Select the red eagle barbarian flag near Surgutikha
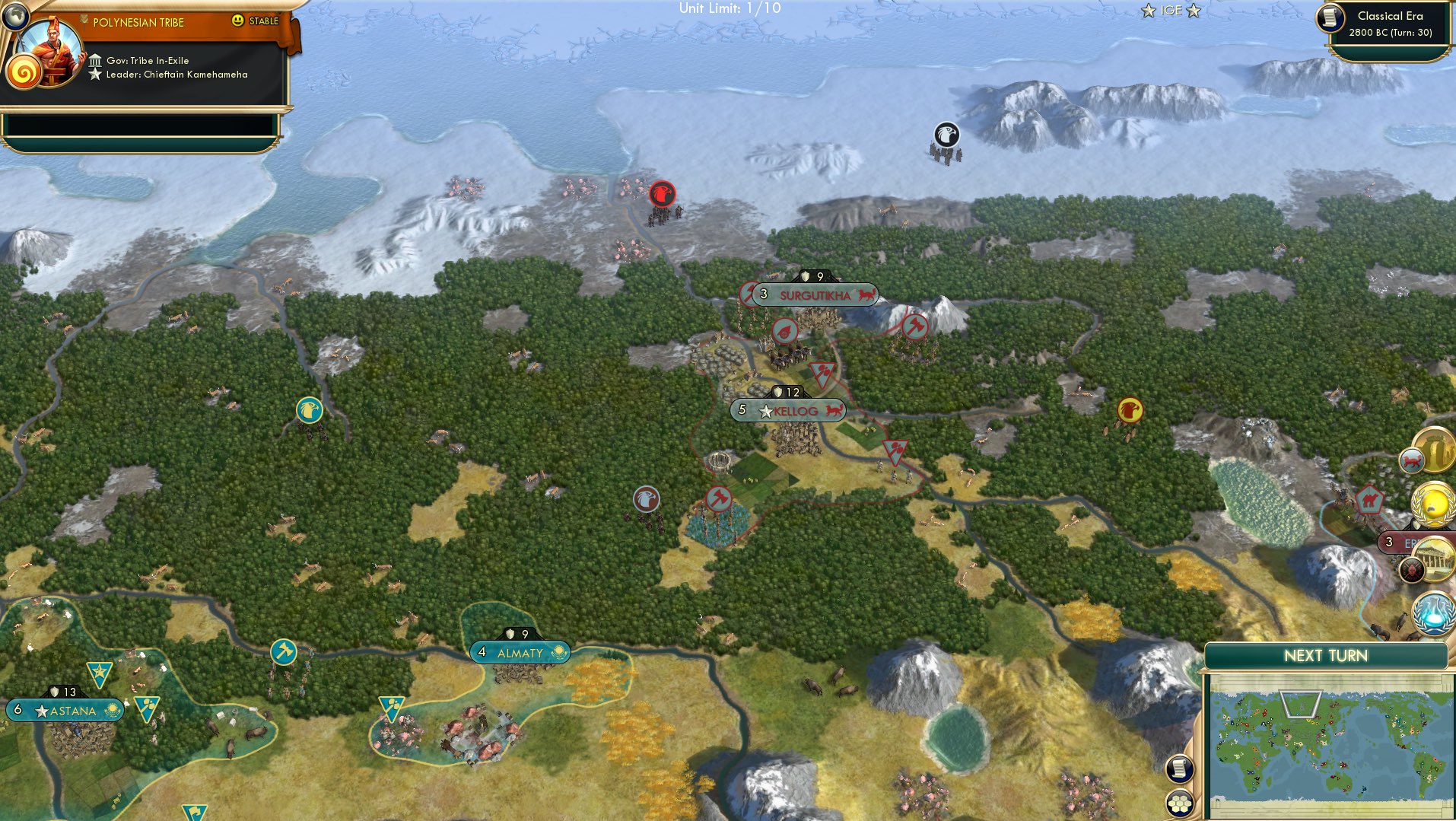The height and width of the screenshot is (821, 1456). (661, 194)
